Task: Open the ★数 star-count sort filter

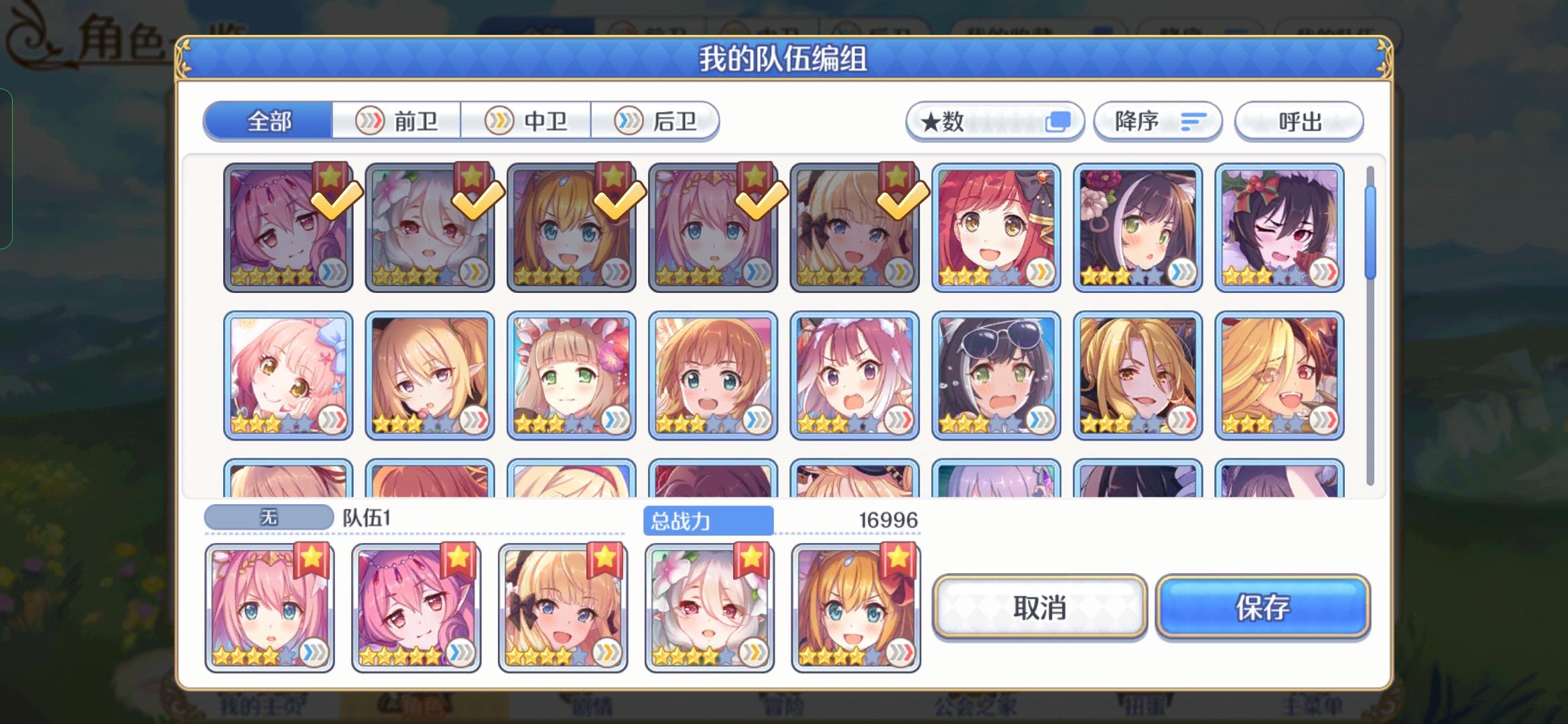Action: pos(994,121)
